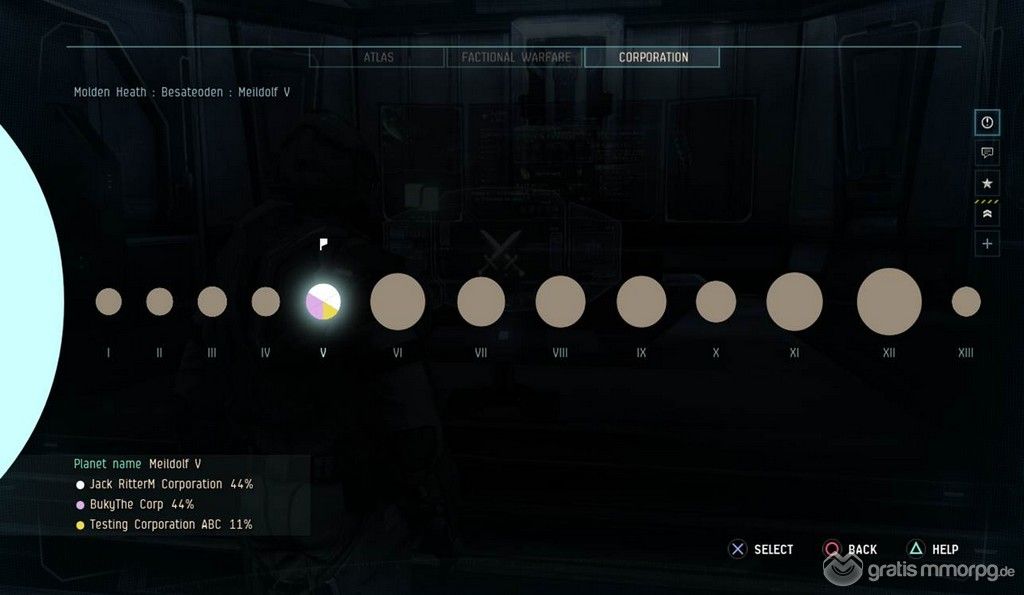Select planet VII below crossed swords
Image resolution: width=1024 pixels, height=595 pixels.
(481, 301)
